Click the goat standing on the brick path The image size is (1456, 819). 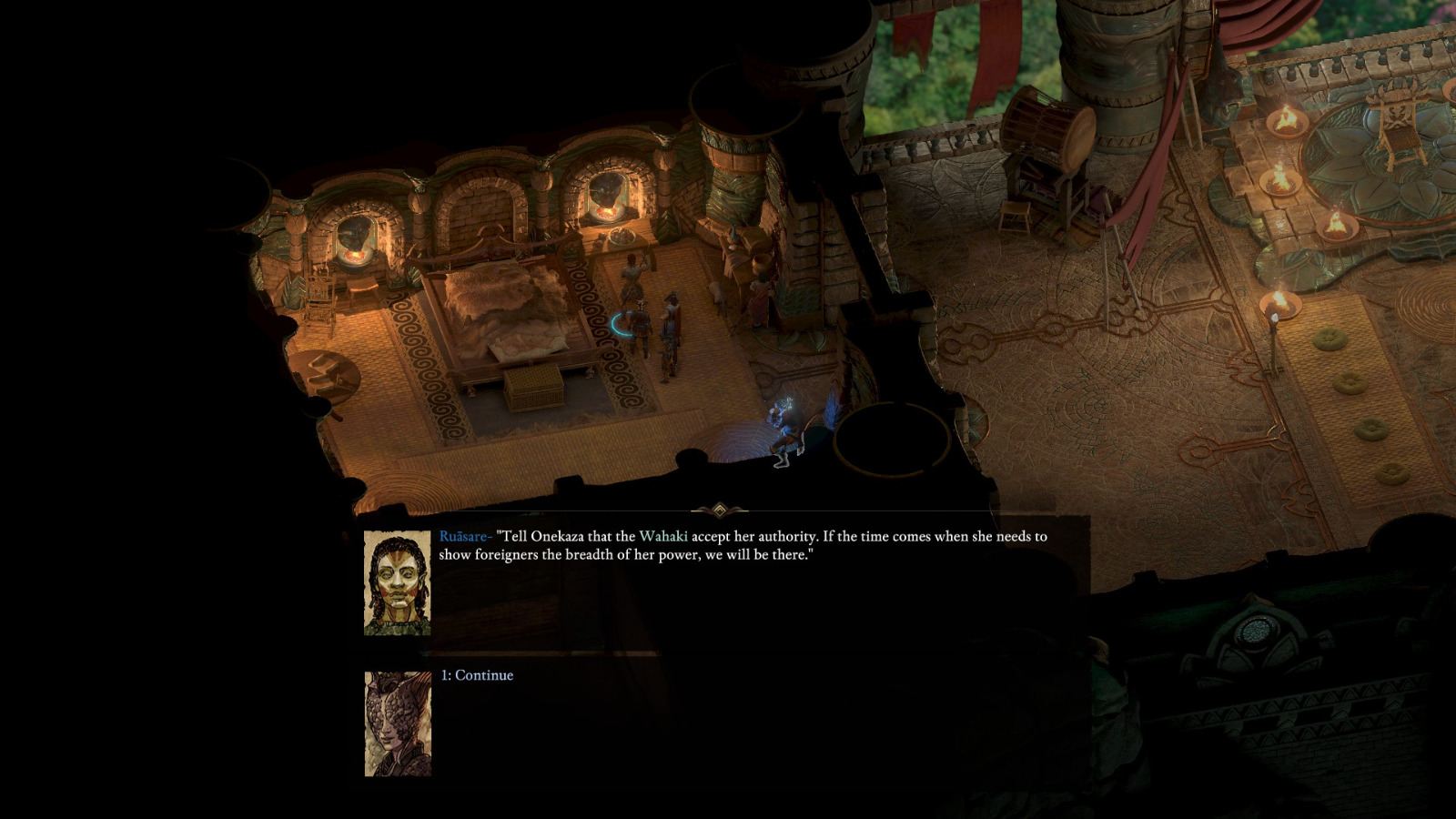[x=718, y=293]
